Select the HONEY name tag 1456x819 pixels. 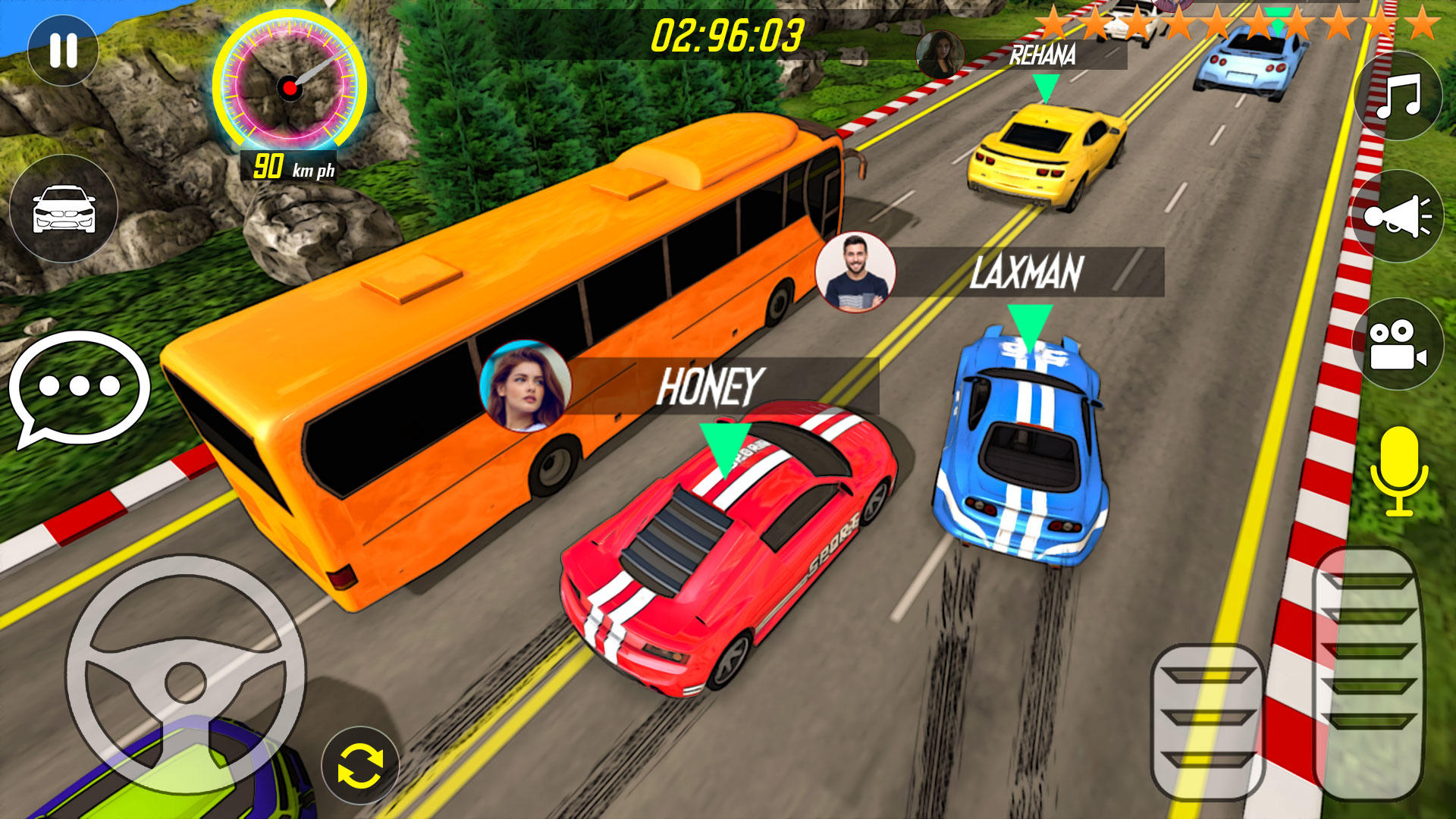click(709, 387)
